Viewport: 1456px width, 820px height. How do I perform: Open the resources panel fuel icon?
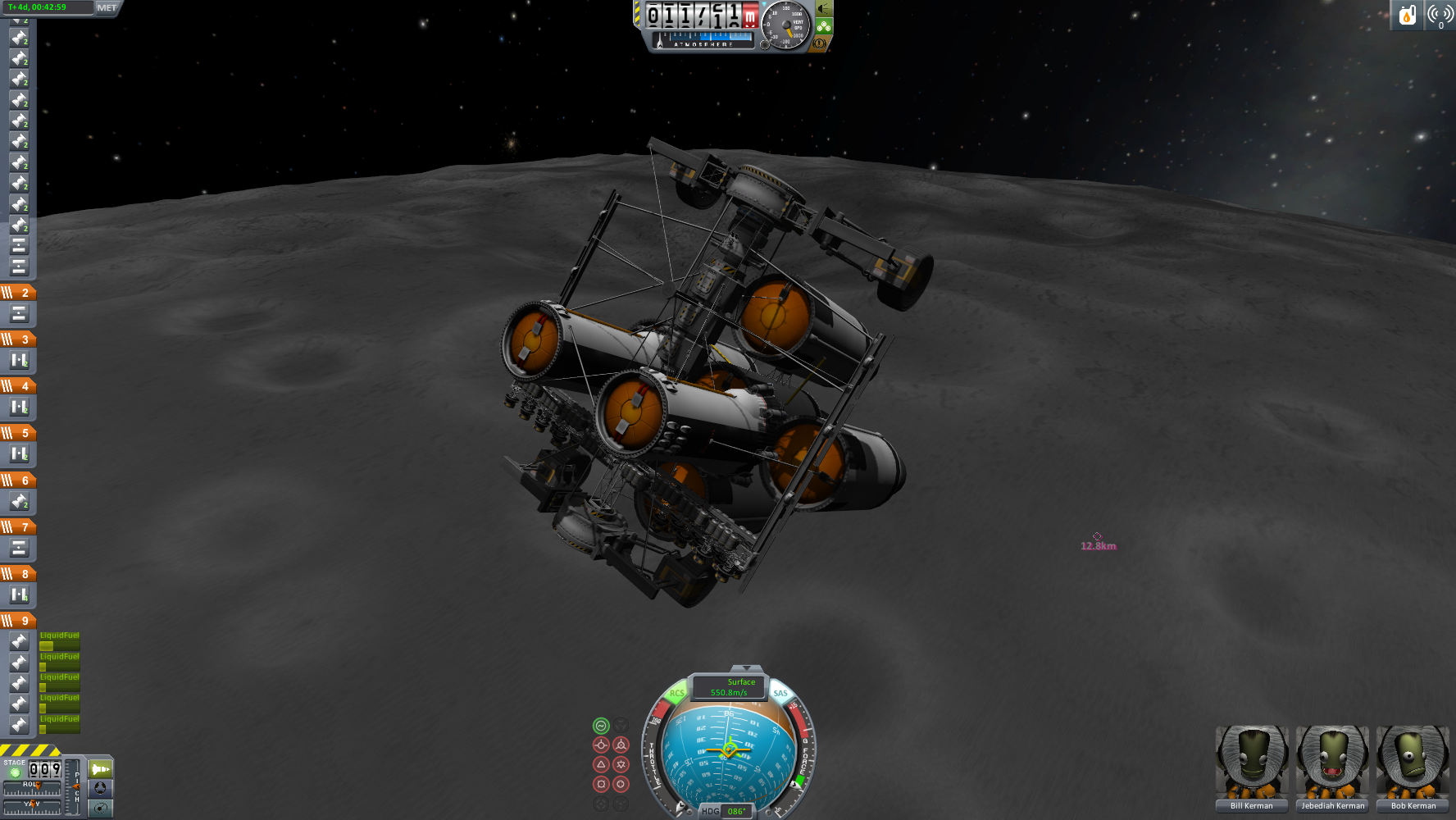[1407, 15]
